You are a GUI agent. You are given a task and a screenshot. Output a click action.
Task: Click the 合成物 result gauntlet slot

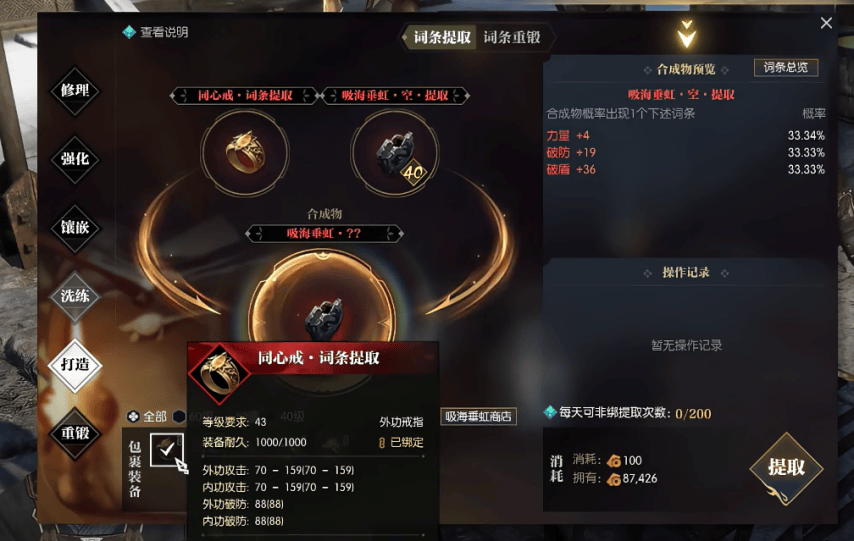click(x=320, y=315)
